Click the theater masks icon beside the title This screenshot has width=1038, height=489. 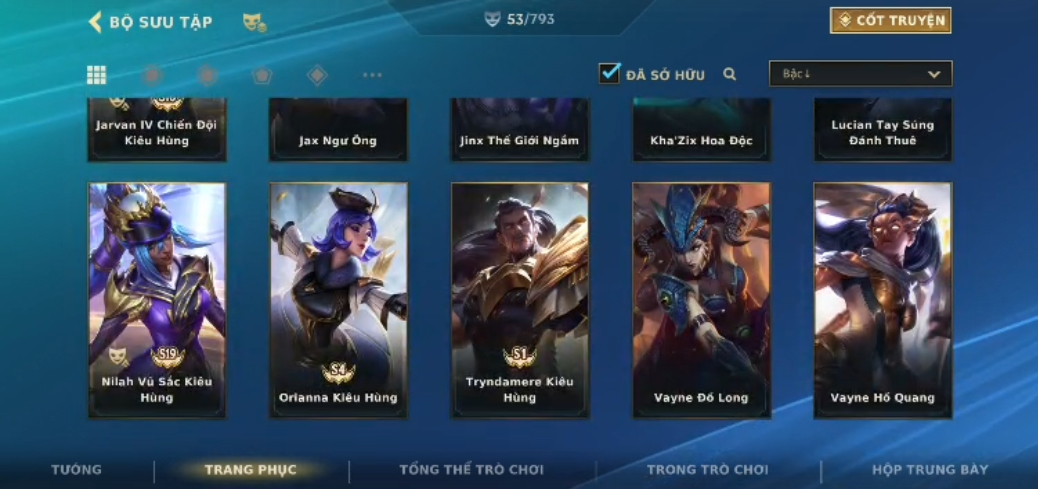[254, 22]
